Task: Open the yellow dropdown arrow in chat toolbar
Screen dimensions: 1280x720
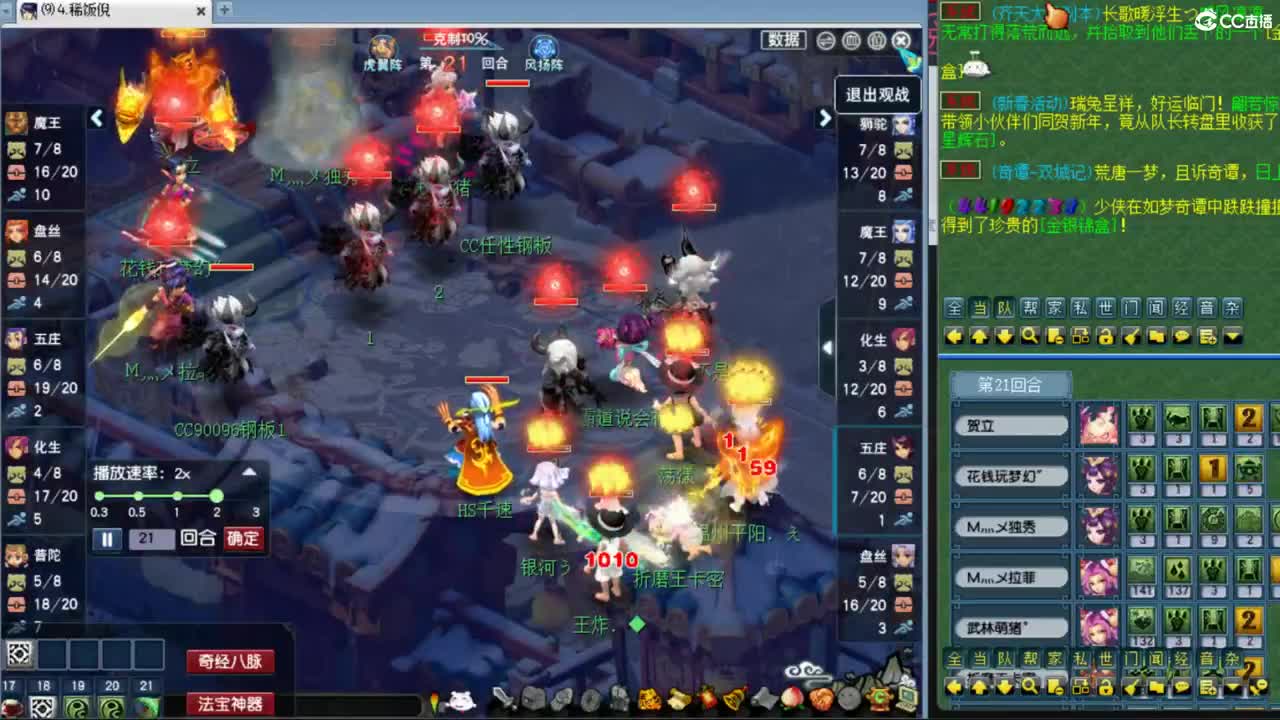Action: (x=1232, y=337)
